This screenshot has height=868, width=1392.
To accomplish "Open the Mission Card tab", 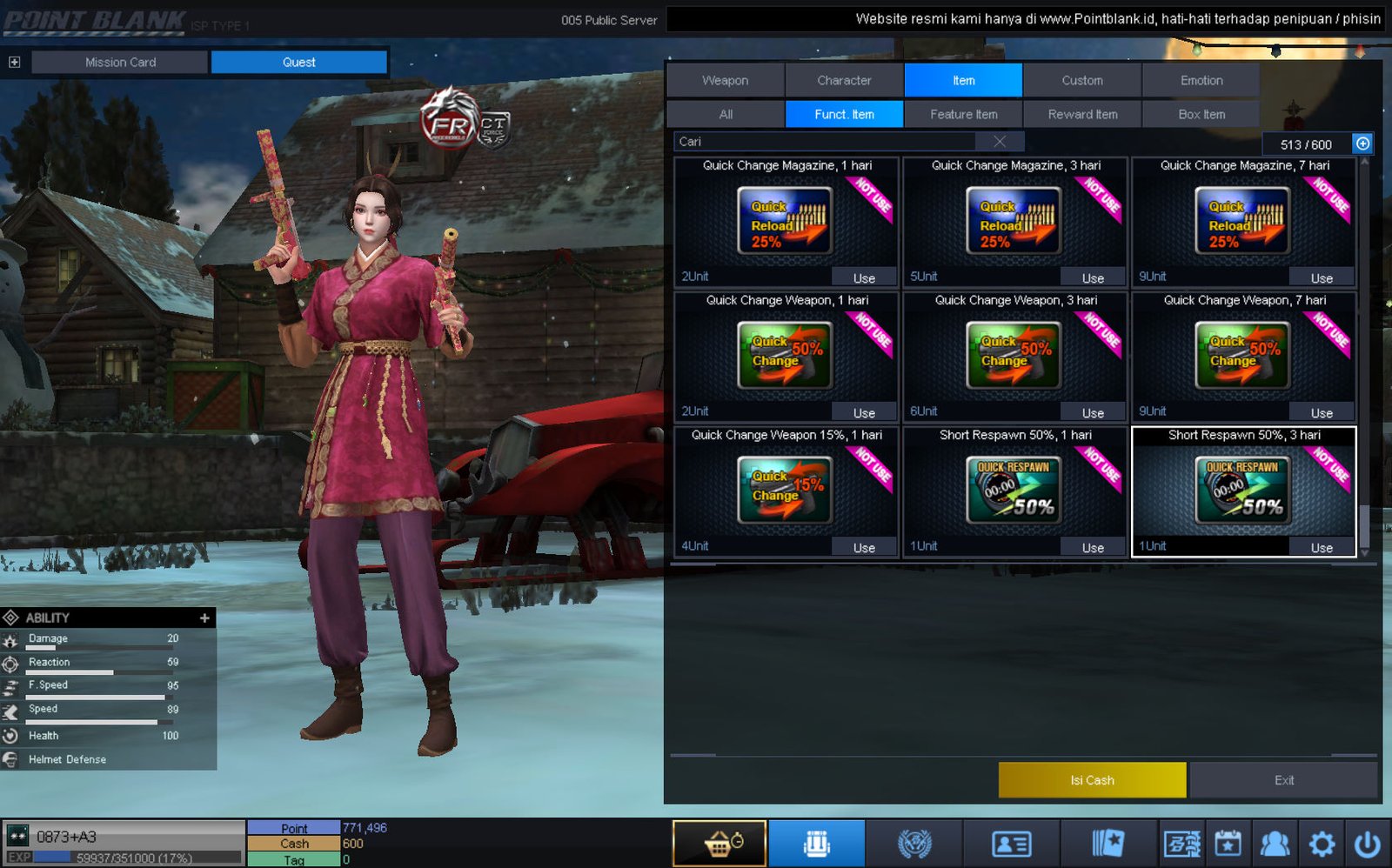I will point(120,62).
